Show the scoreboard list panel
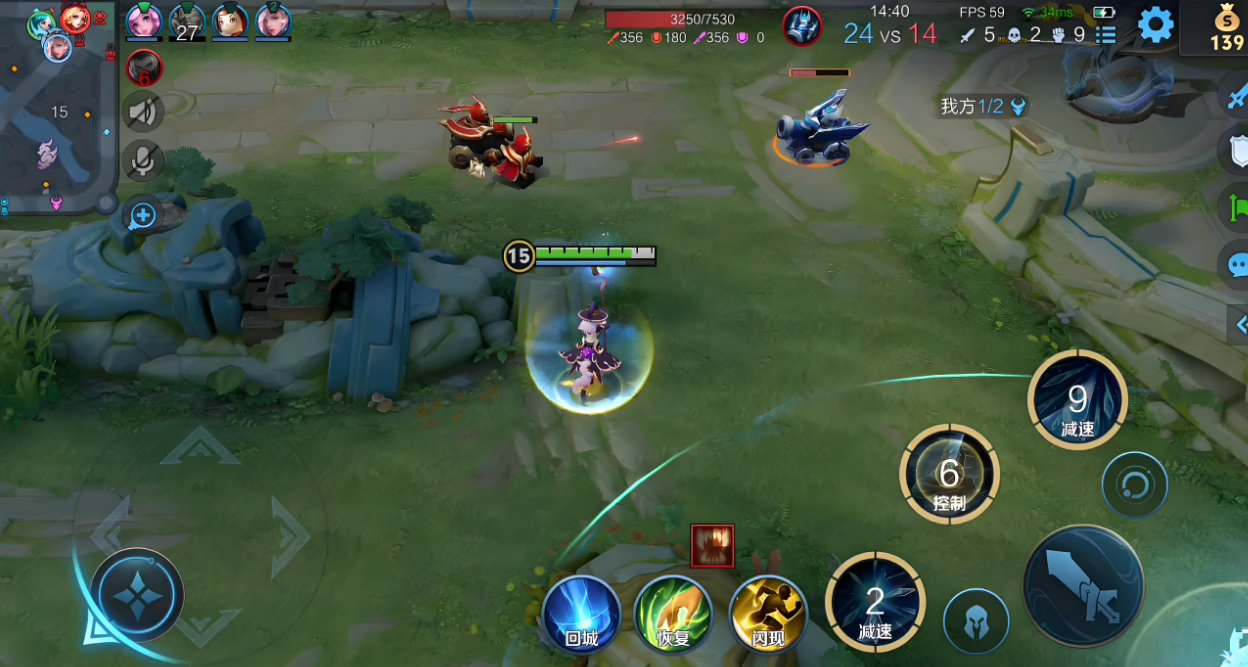 pyautogui.click(x=1105, y=35)
